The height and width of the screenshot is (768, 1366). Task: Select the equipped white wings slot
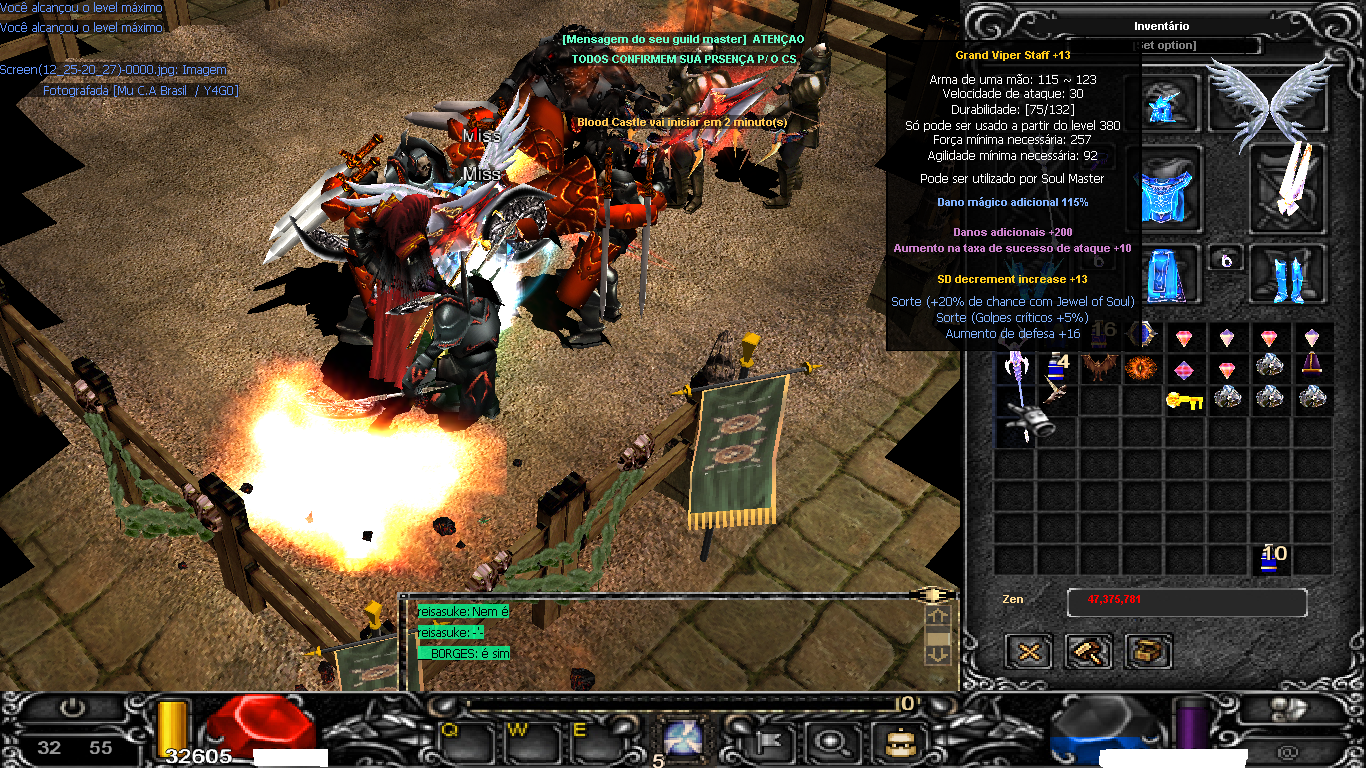click(x=1268, y=98)
